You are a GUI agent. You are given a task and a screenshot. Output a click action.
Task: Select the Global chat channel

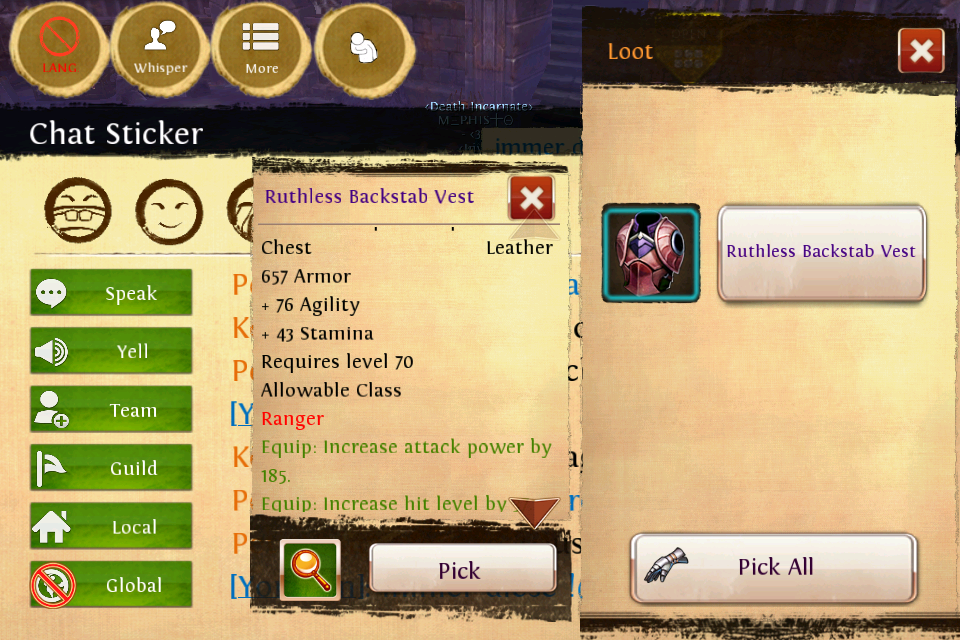[x=111, y=585]
